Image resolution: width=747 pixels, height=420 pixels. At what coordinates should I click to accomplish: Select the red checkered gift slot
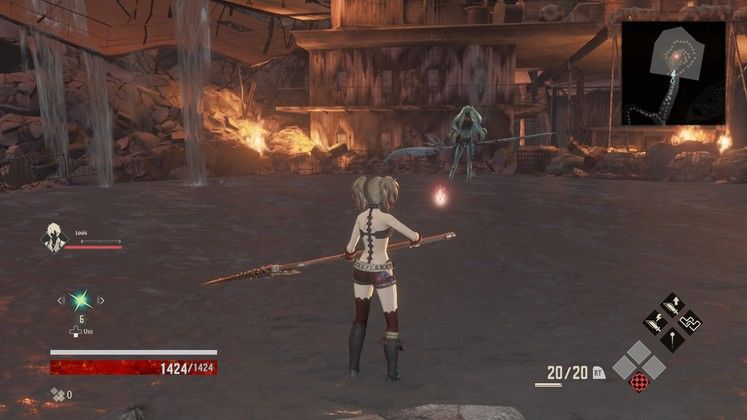pos(637,381)
